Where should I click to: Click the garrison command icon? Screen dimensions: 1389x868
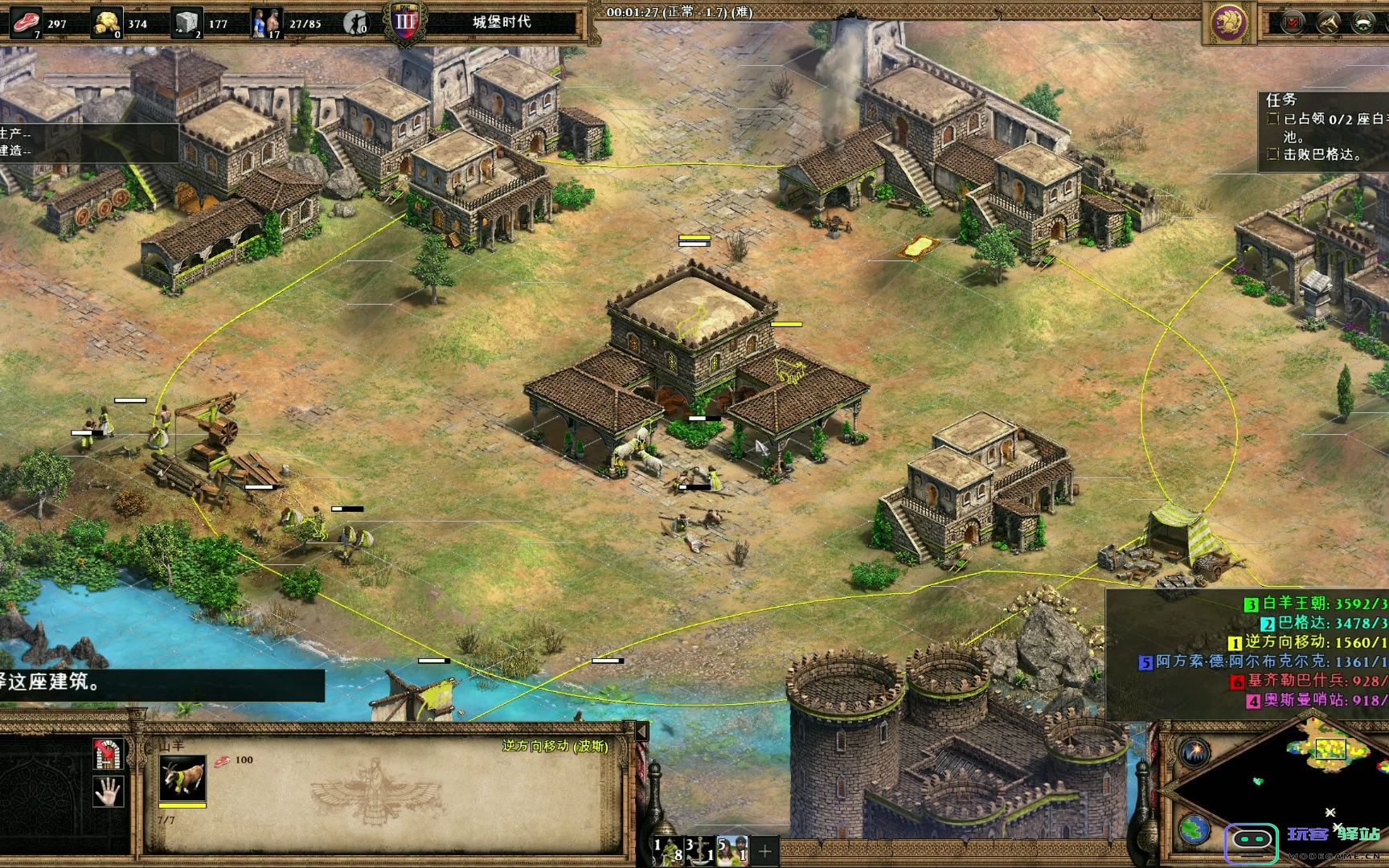pyautogui.click(x=108, y=754)
